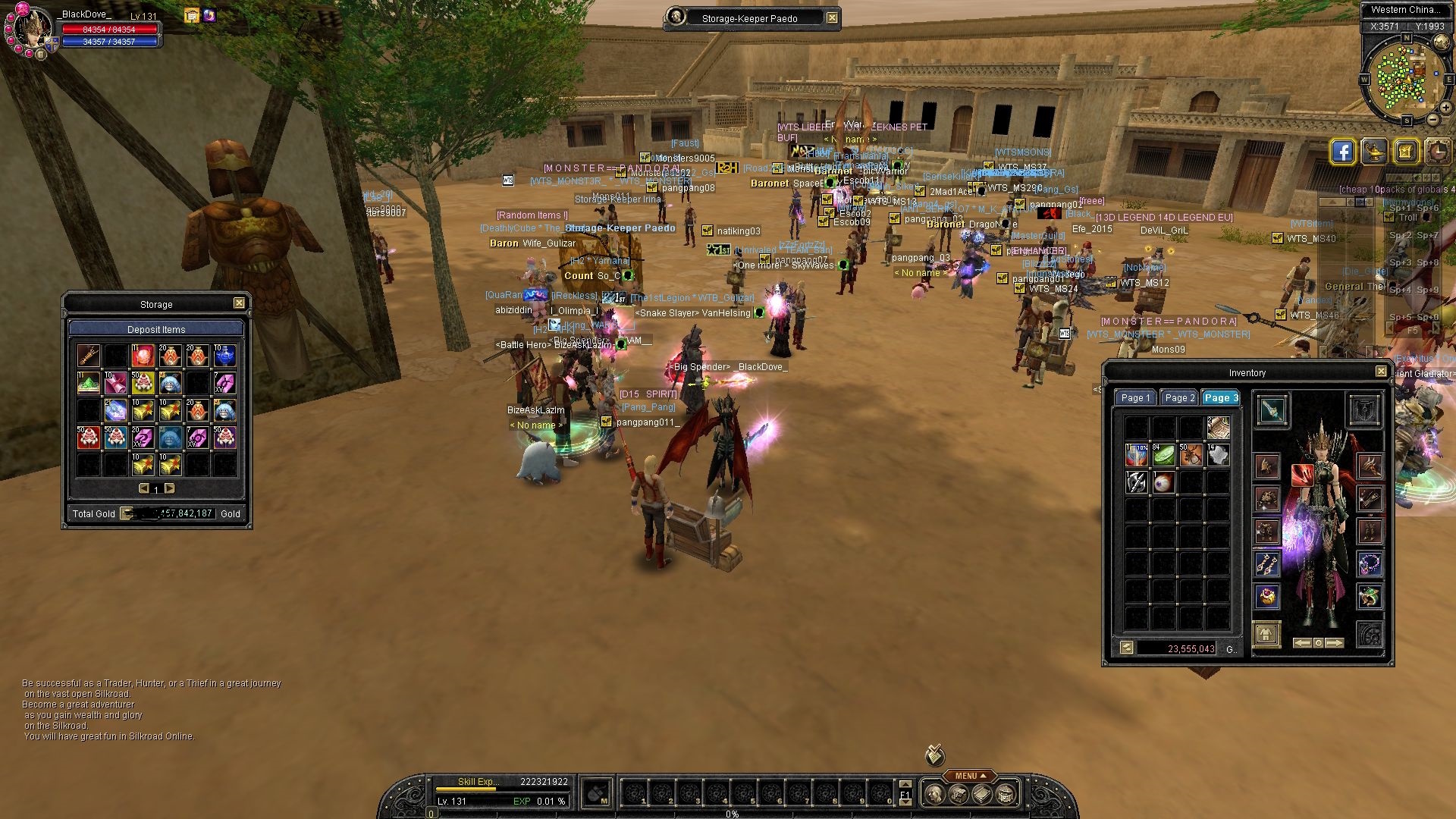Screen dimensions: 1456x819
Task: Select the green gem pile in storage
Action: pos(89,383)
